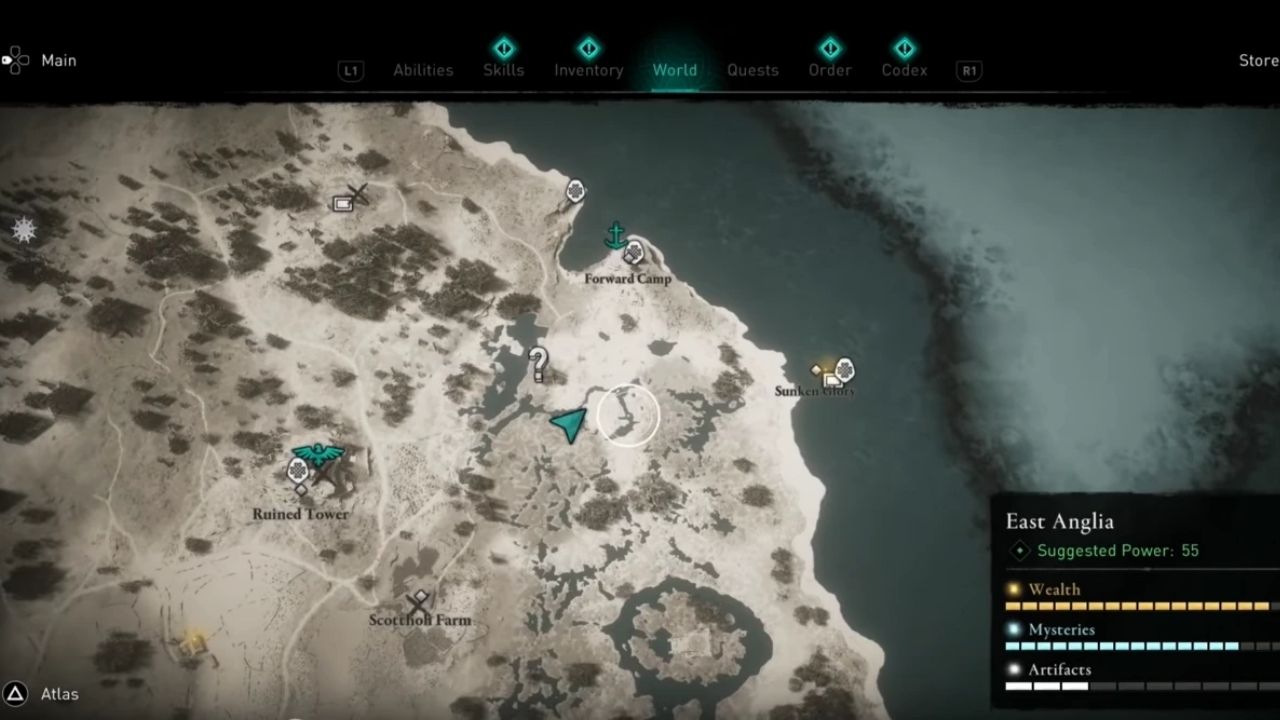Show the Quests tab
Screen dimensions: 1280x720
click(x=753, y=70)
